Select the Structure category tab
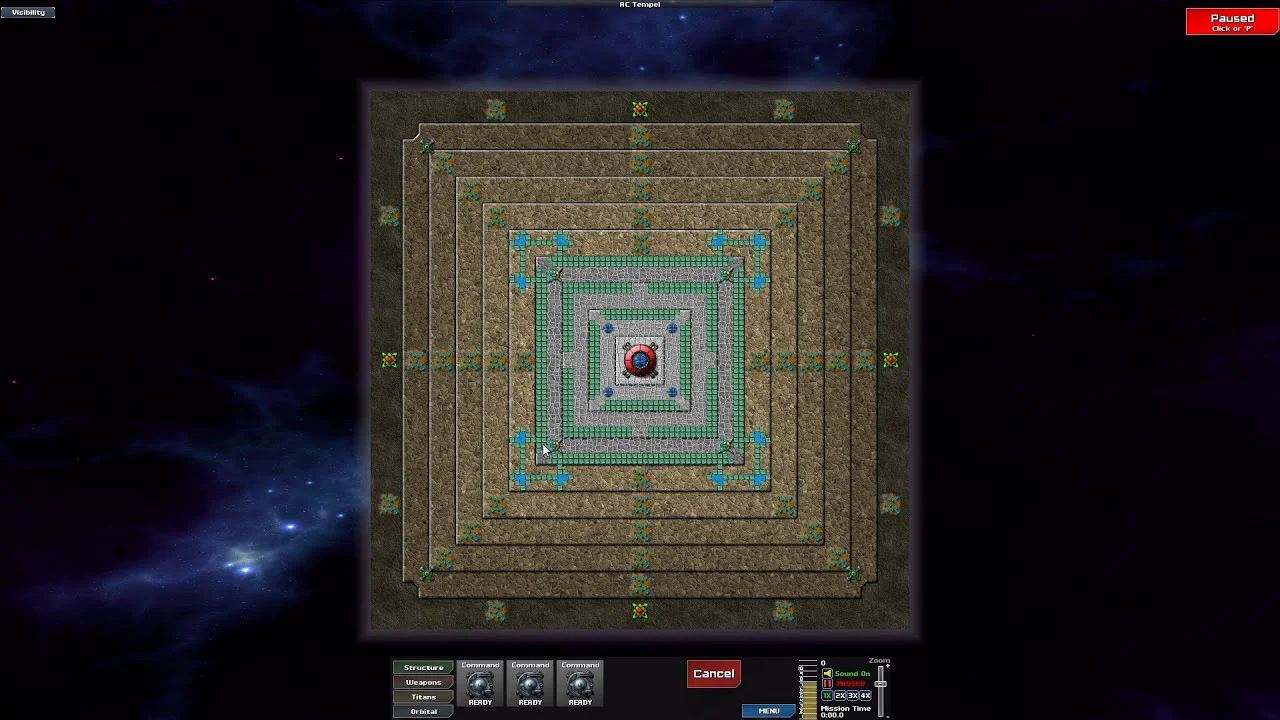This screenshot has width=1280, height=720. tap(423, 667)
